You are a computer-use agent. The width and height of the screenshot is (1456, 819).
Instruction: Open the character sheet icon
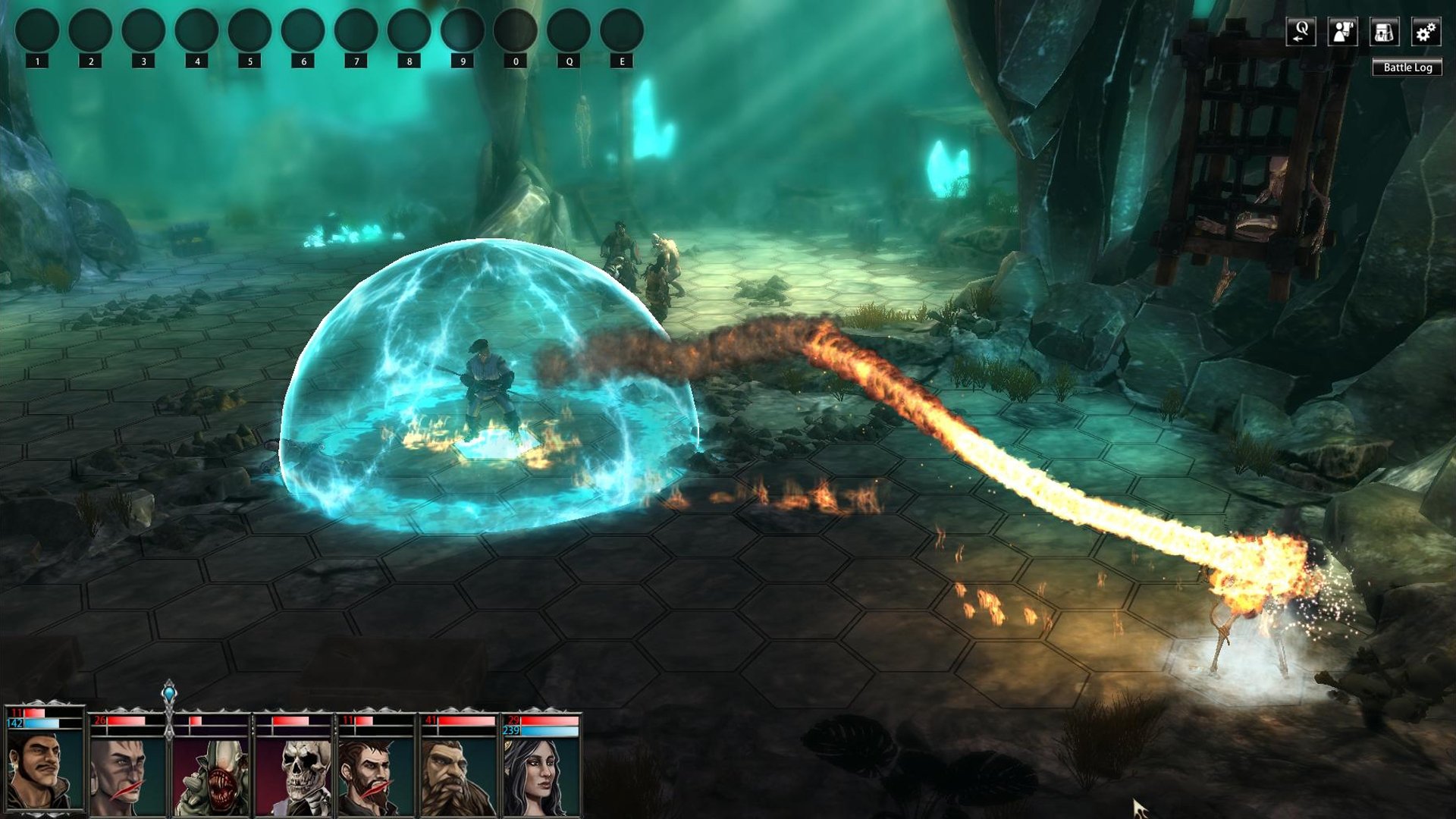click(1342, 33)
